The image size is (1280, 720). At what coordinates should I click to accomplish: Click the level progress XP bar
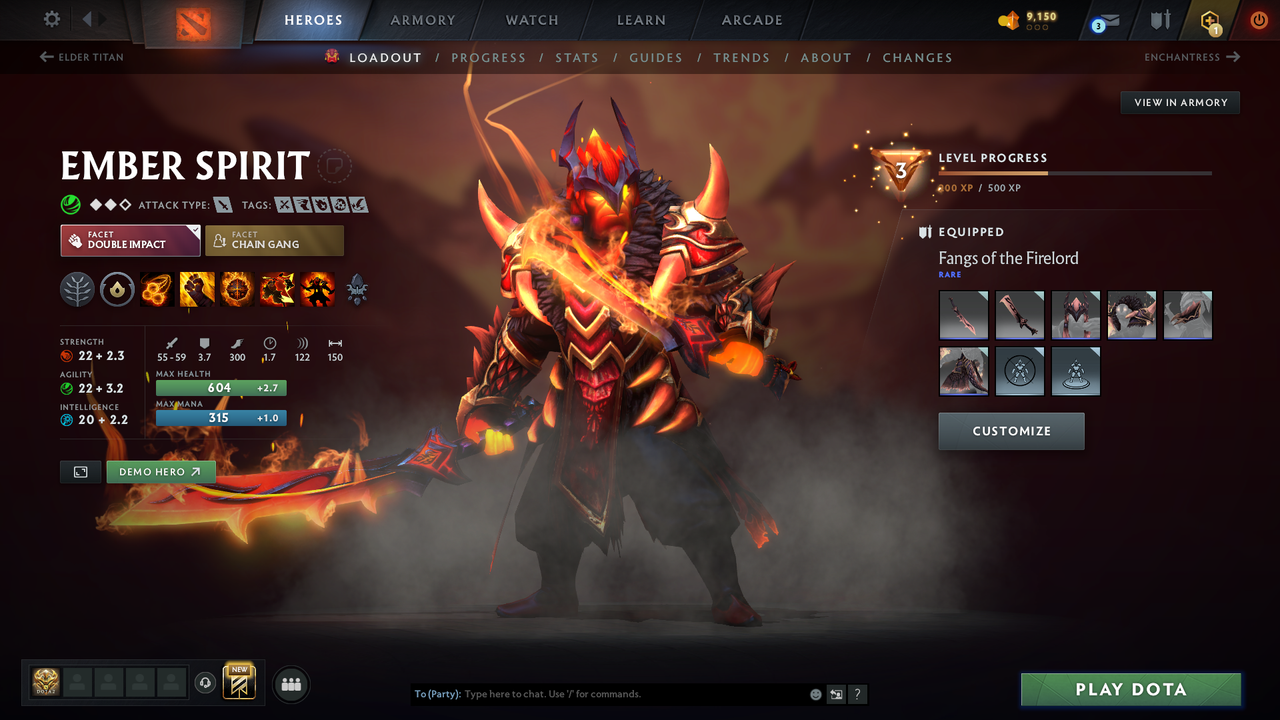[1074, 172]
